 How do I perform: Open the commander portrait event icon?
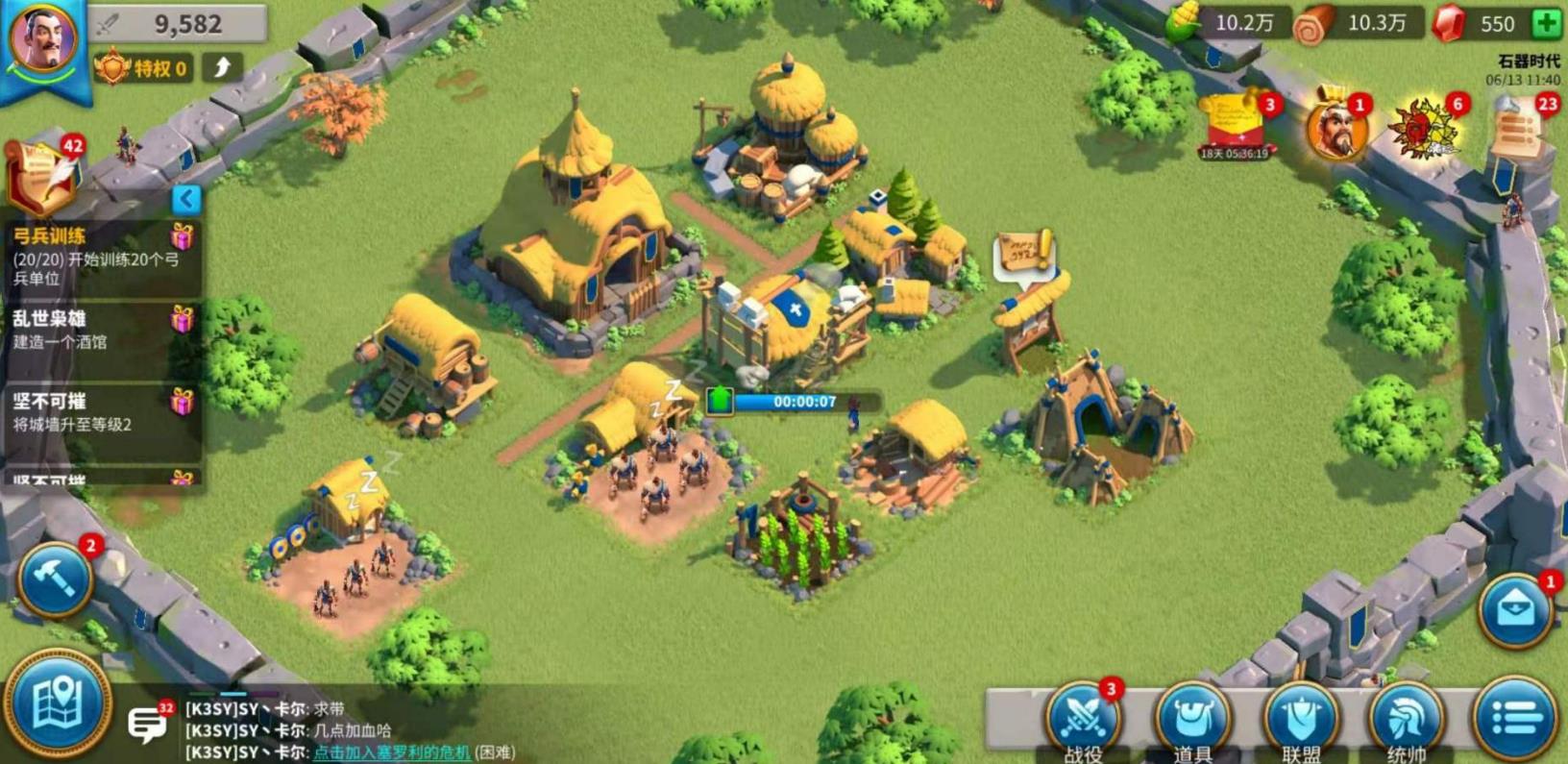click(x=1335, y=129)
